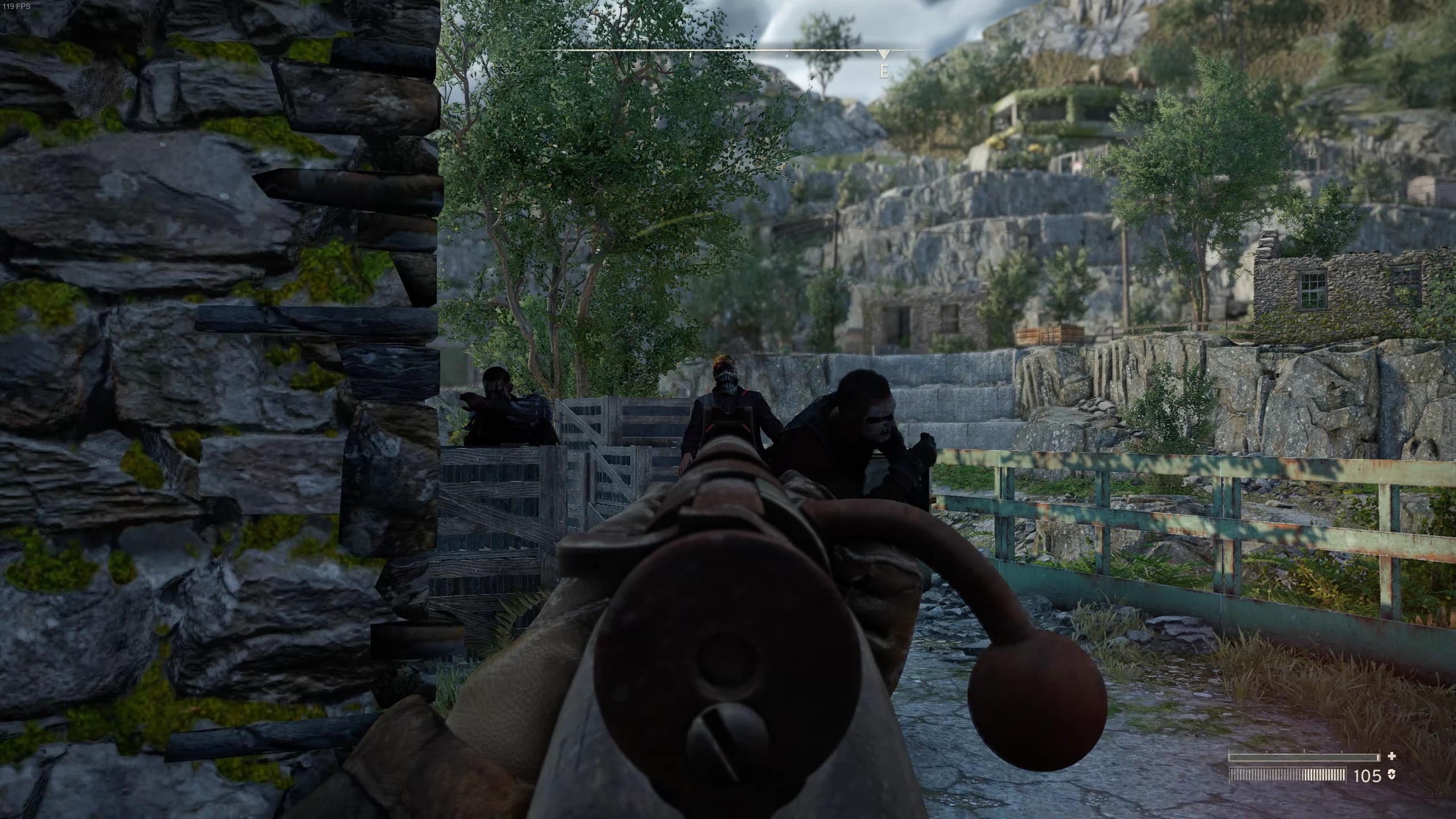Click the small triangle waypoint on the compass bar
Screen dimensions: 1456x819
tap(727, 47)
